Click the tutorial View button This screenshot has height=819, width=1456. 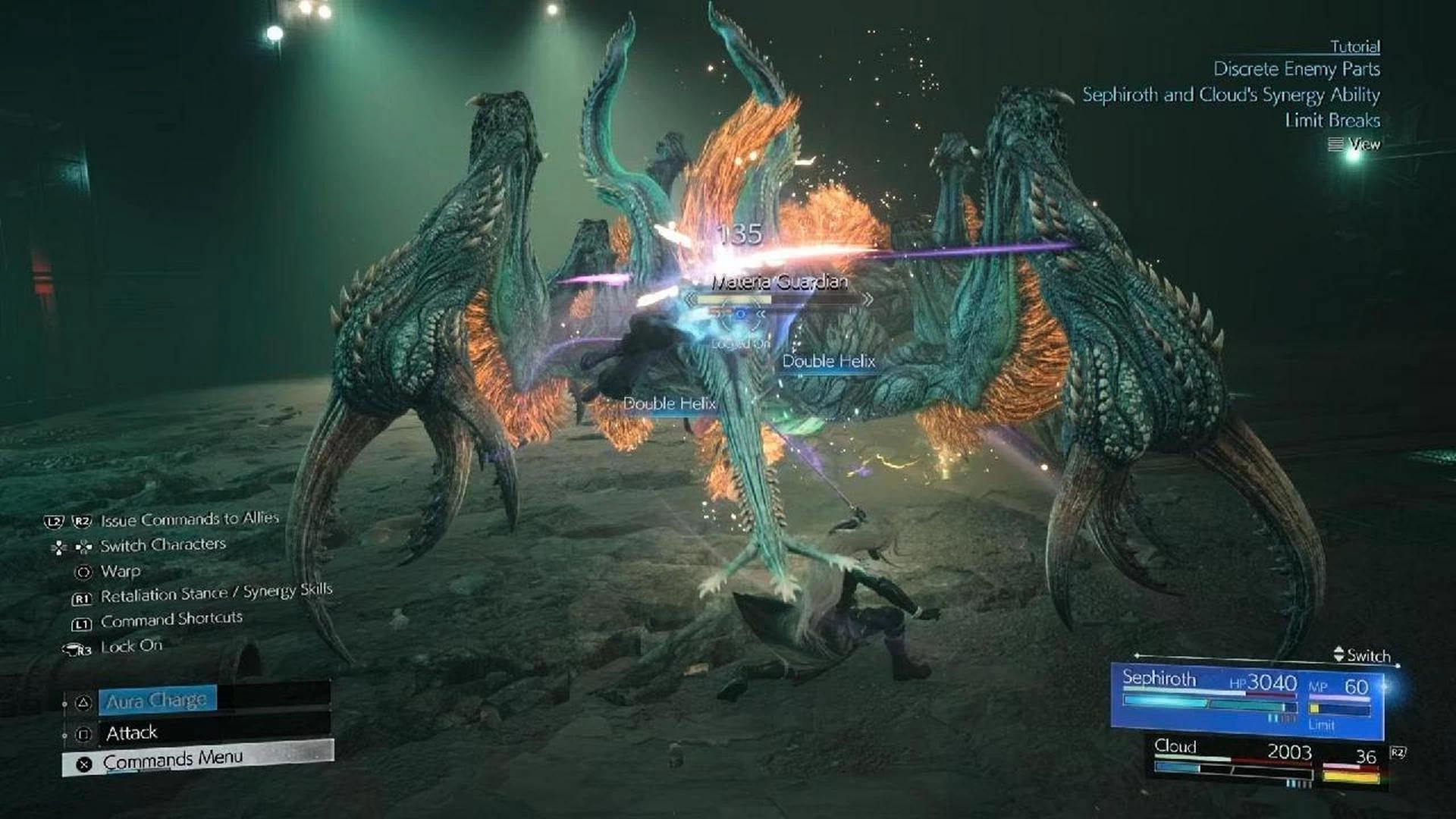(1355, 144)
